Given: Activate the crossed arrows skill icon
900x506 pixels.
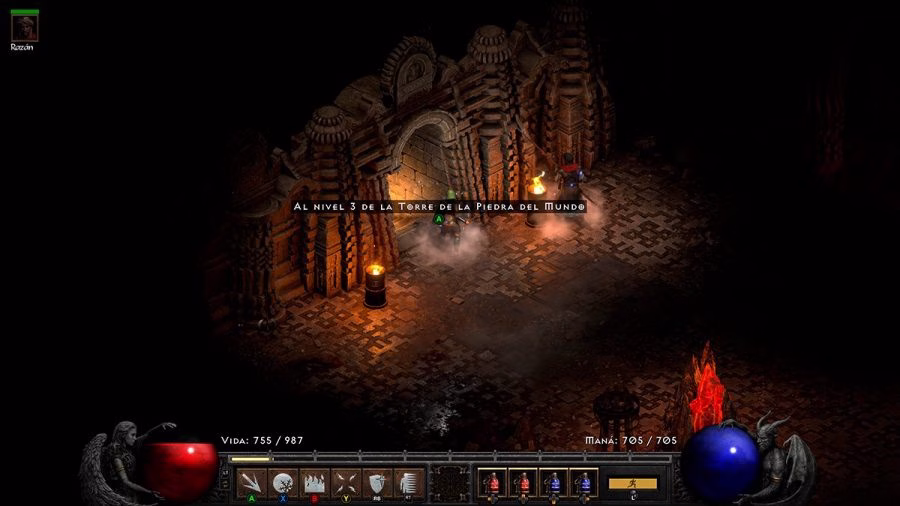Looking at the screenshot, I should click(346, 482).
